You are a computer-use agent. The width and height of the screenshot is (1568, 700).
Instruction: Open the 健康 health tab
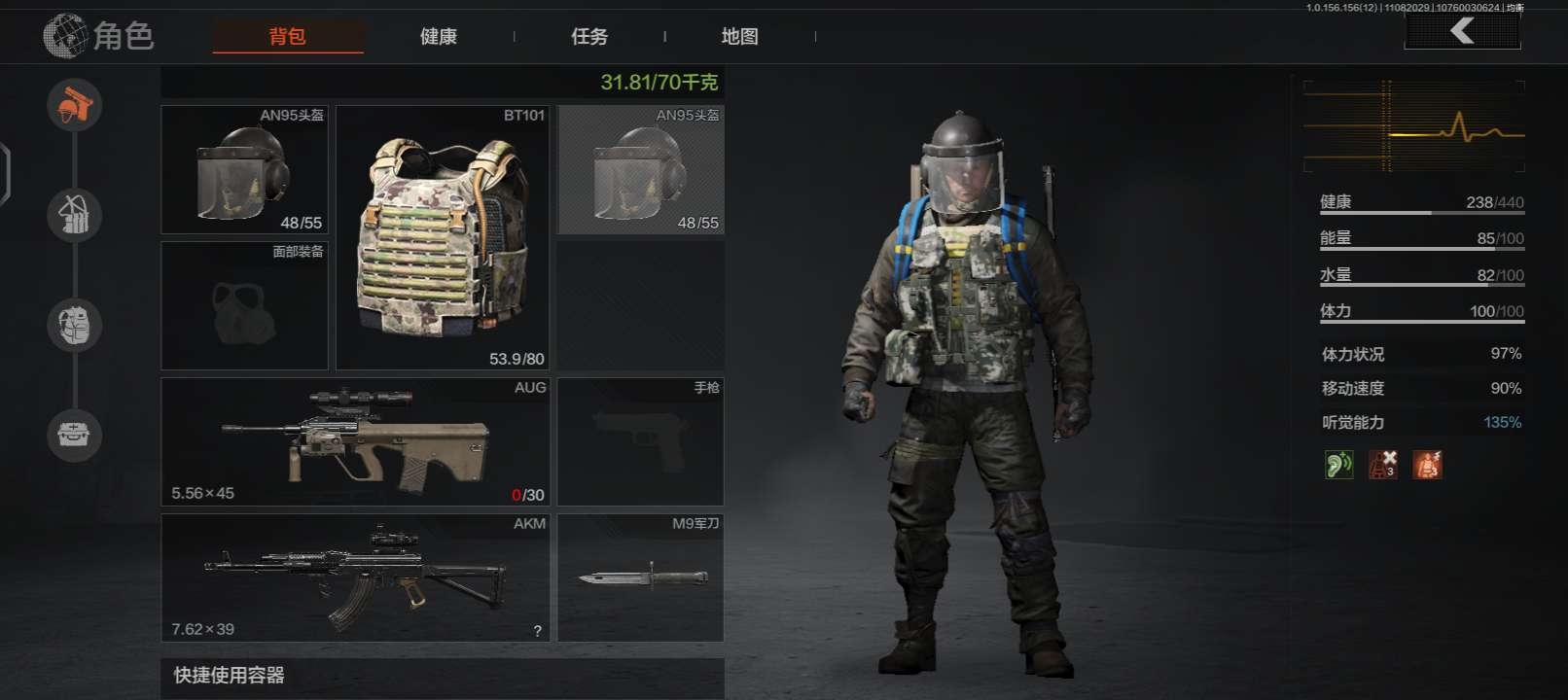point(439,37)
